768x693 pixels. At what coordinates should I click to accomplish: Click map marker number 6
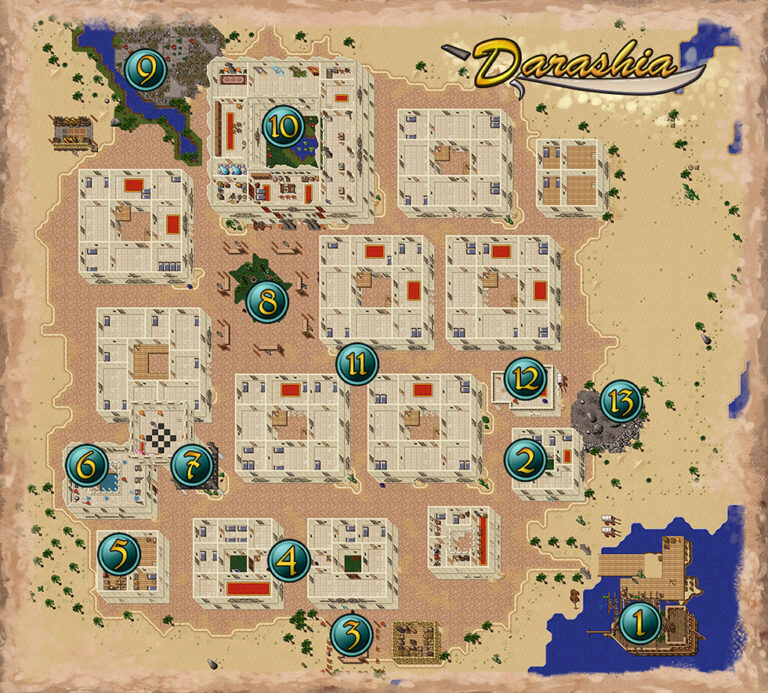tap(87, 465)
